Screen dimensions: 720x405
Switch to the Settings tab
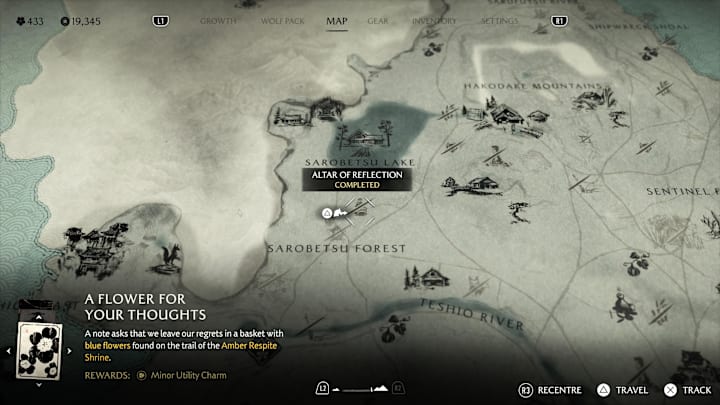500,20
